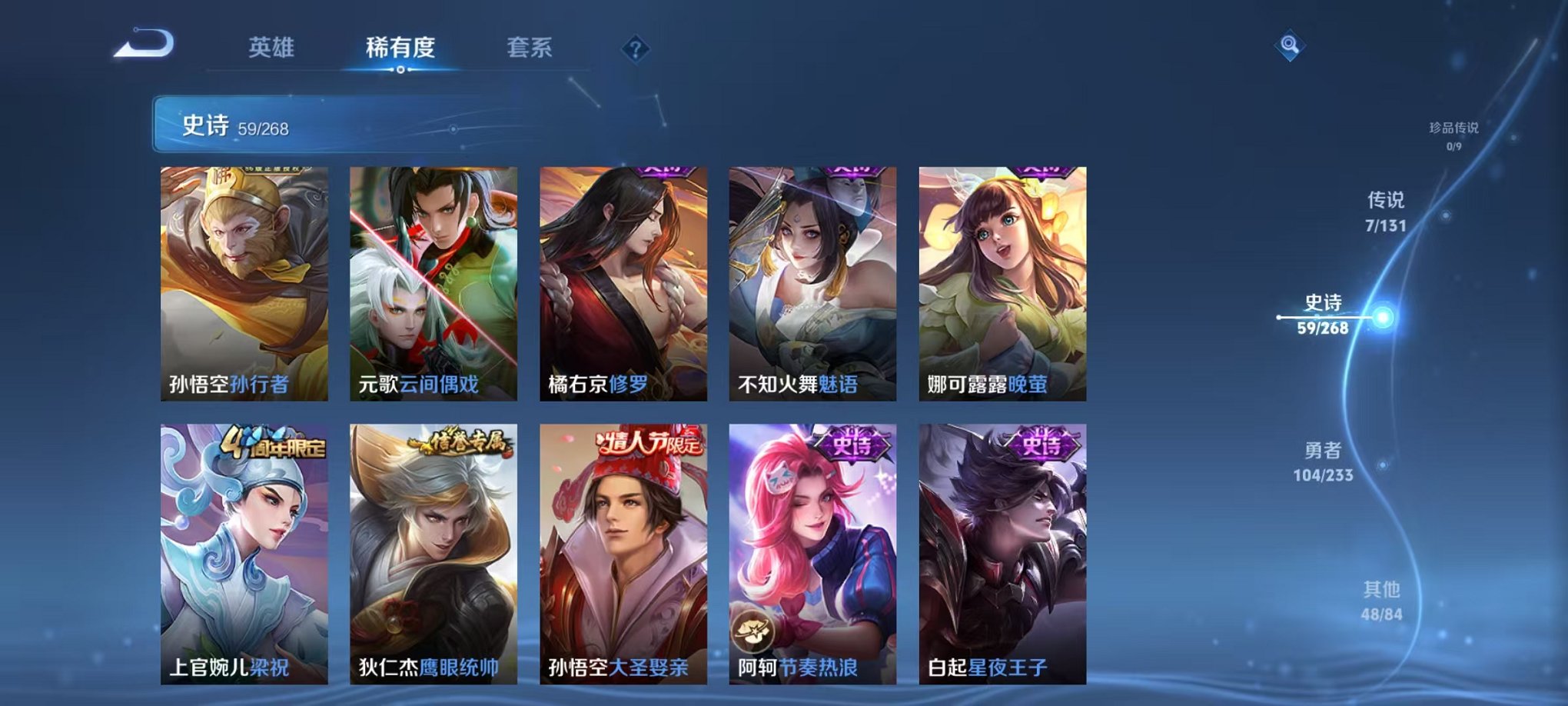
Task: Switch to the 套系 tab
Action: tap(537, 46)
